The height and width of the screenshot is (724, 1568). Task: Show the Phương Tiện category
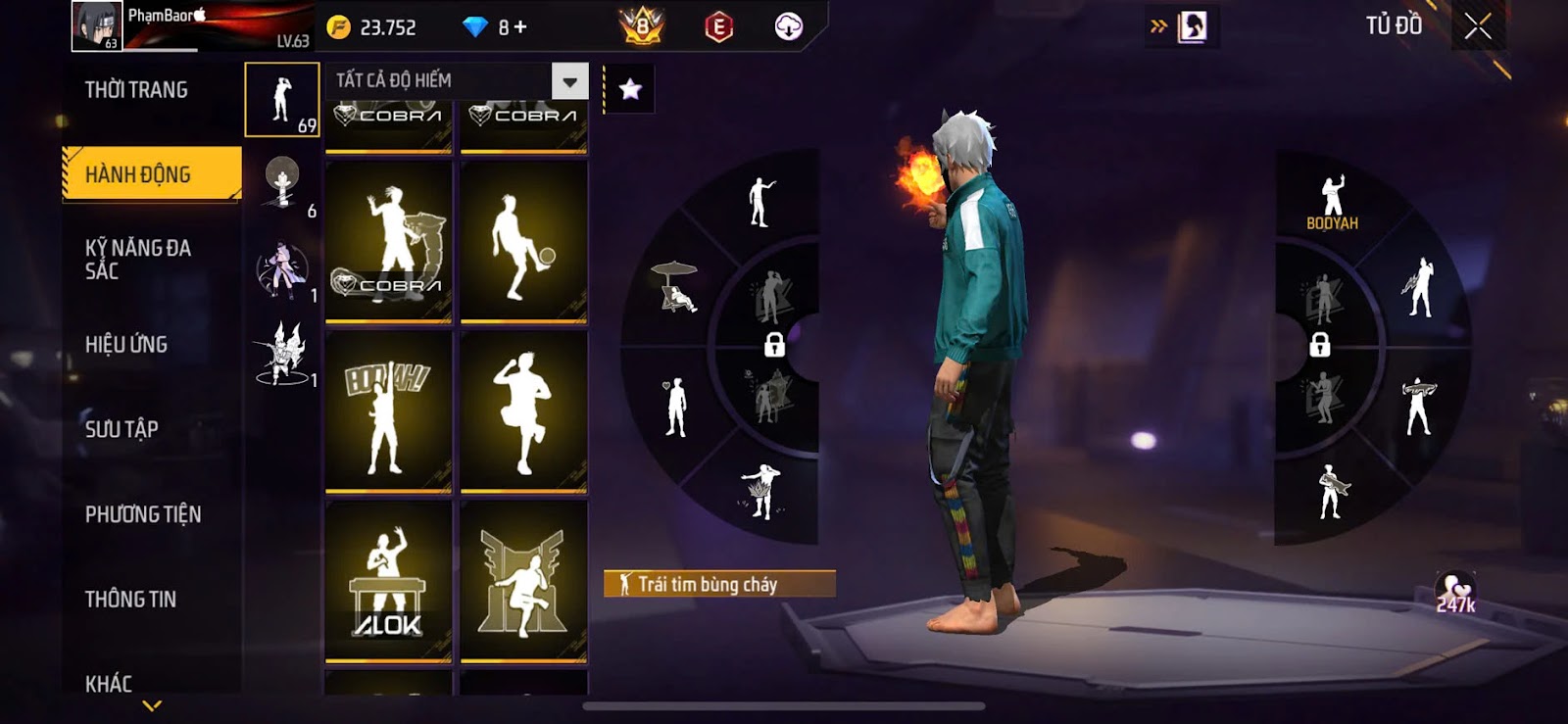143,513
